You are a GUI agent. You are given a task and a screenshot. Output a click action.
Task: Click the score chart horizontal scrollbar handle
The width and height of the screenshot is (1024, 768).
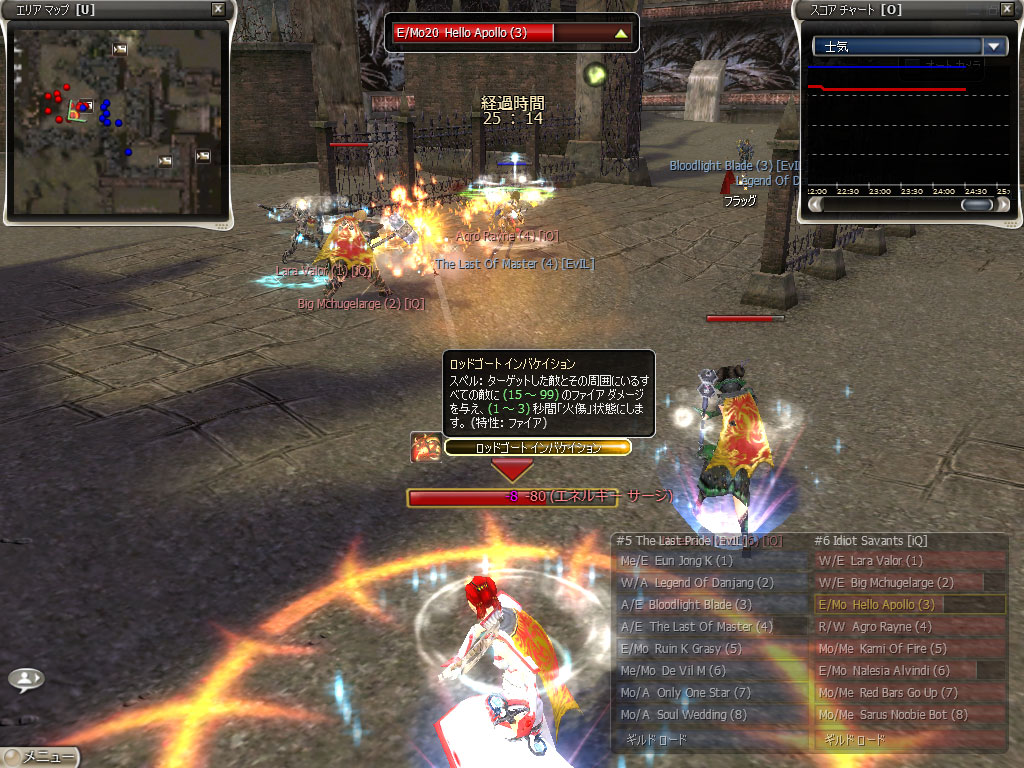977,205
